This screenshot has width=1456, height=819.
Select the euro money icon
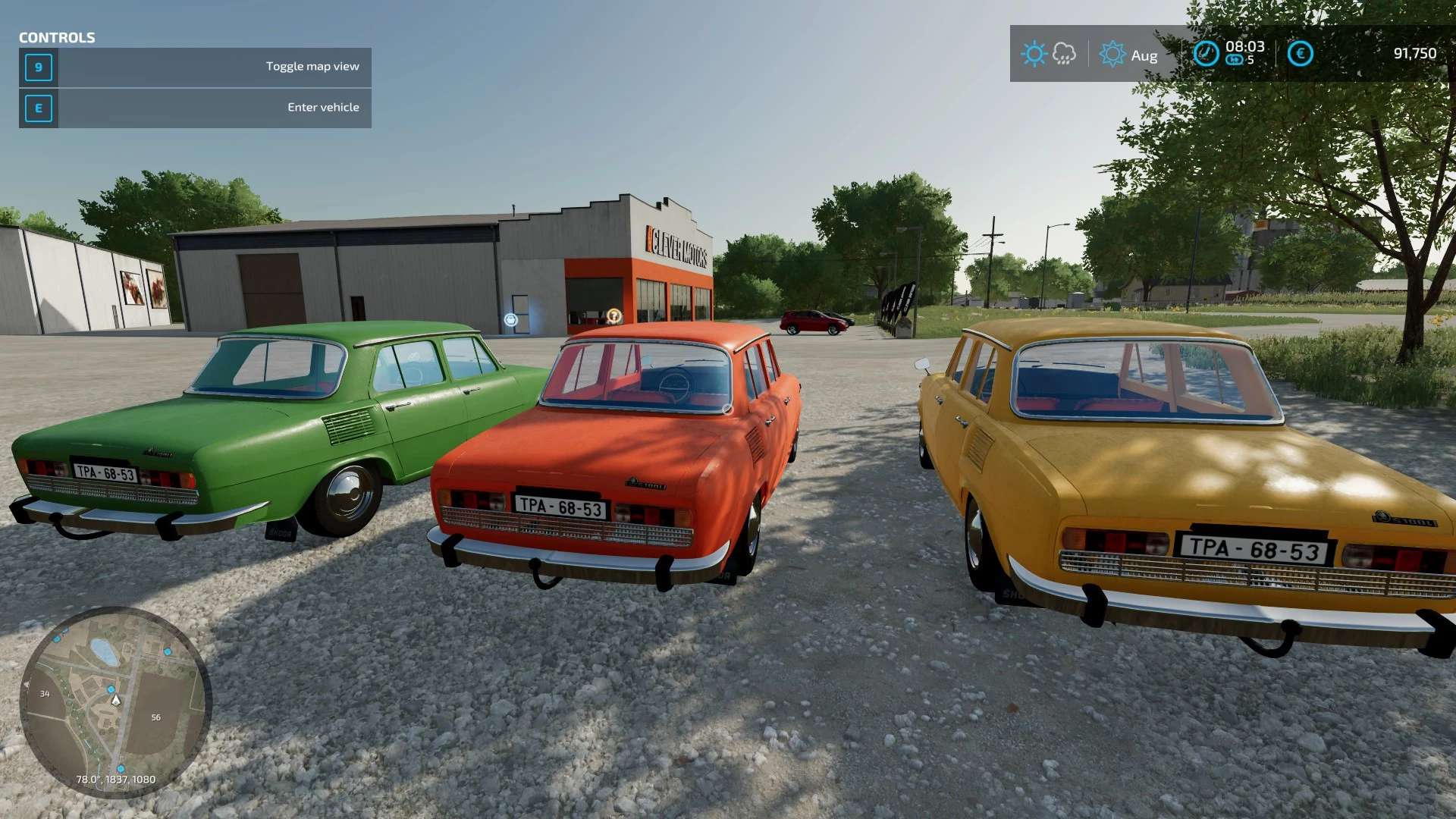(1301, 53)
